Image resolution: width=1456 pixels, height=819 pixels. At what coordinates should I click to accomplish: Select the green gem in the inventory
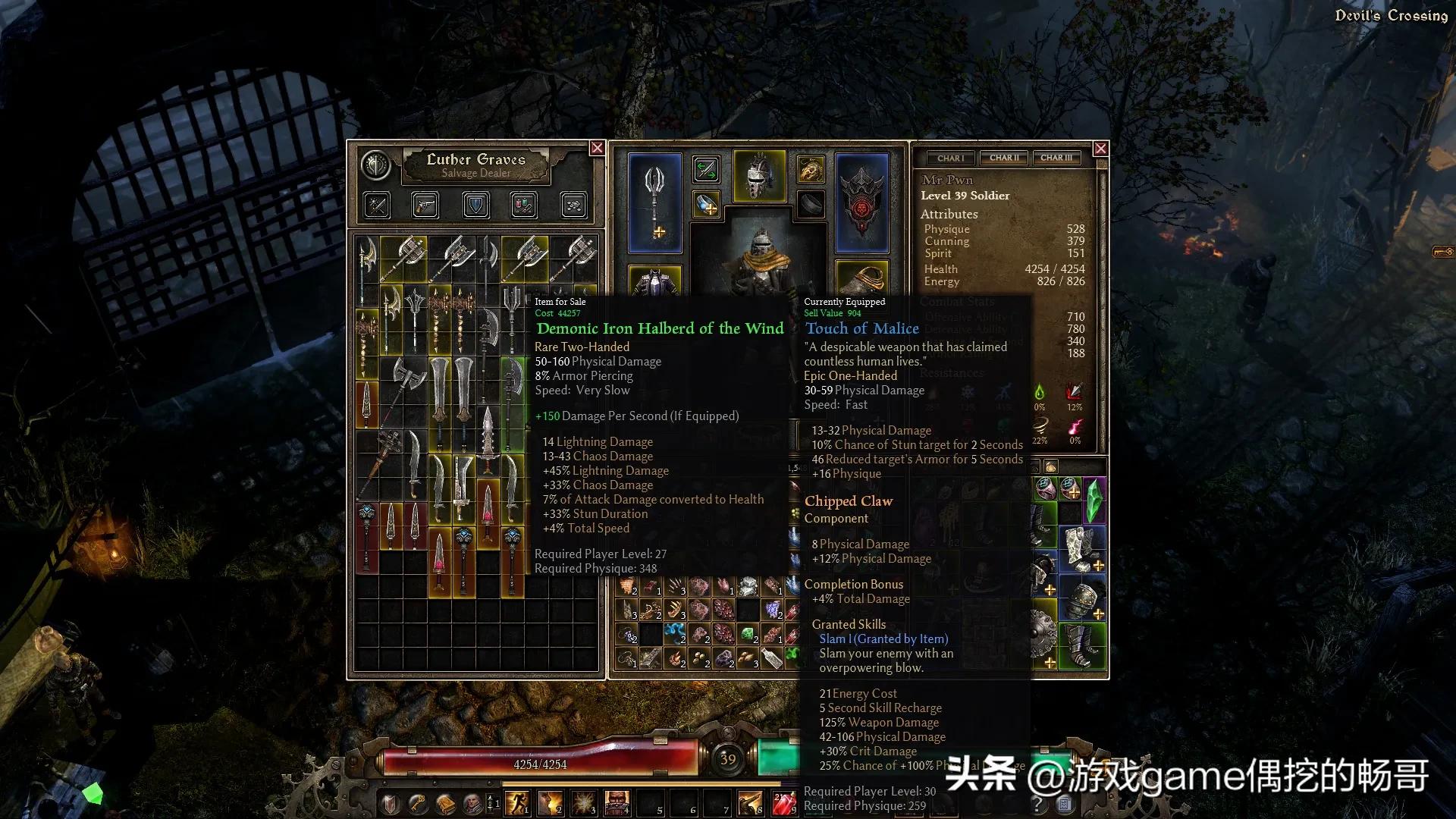pyautogui.click(x=1095, y=500)
